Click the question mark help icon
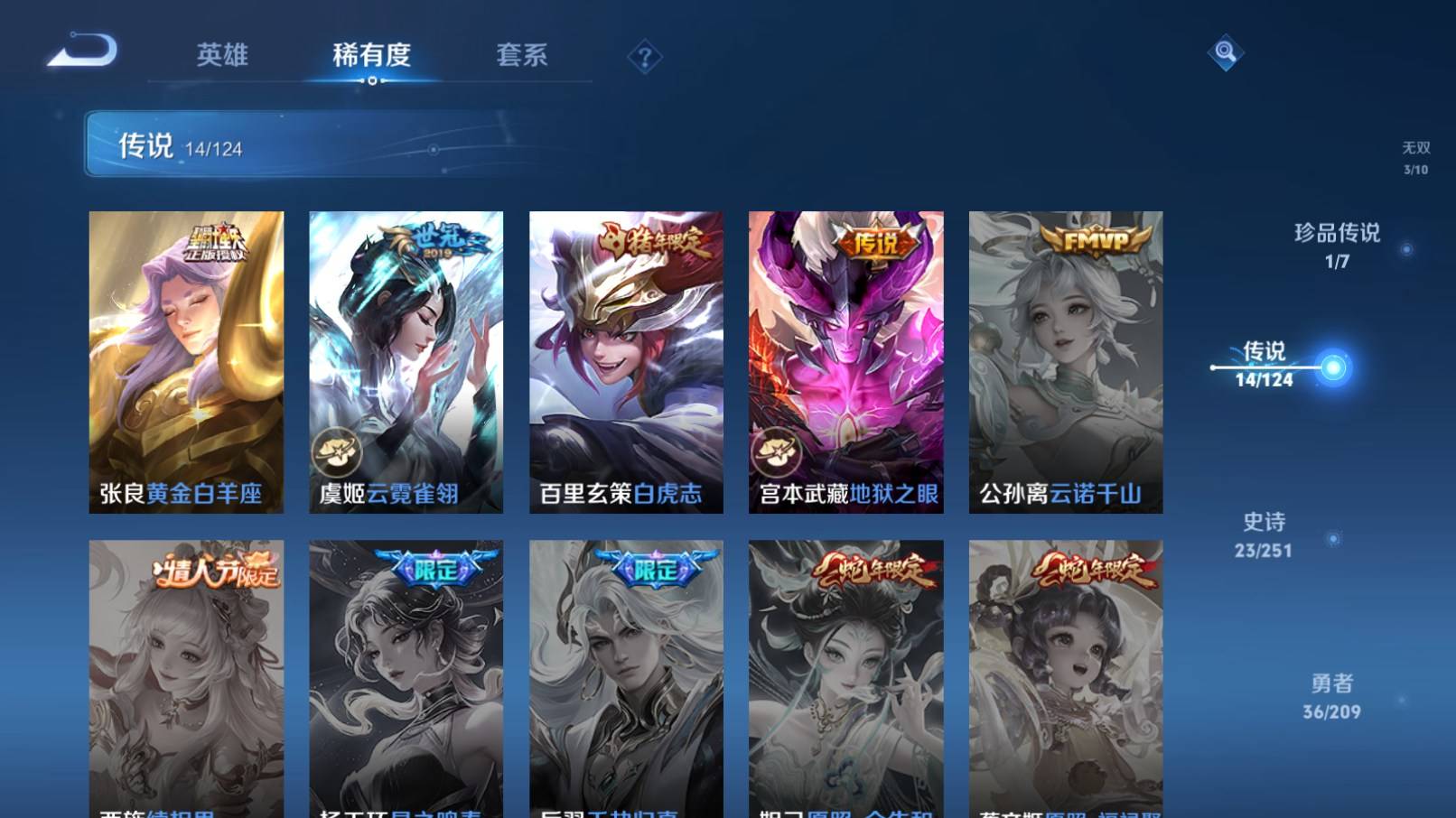Image resolution: width=1456 pixels, height=818 pixels. (644, 58)
